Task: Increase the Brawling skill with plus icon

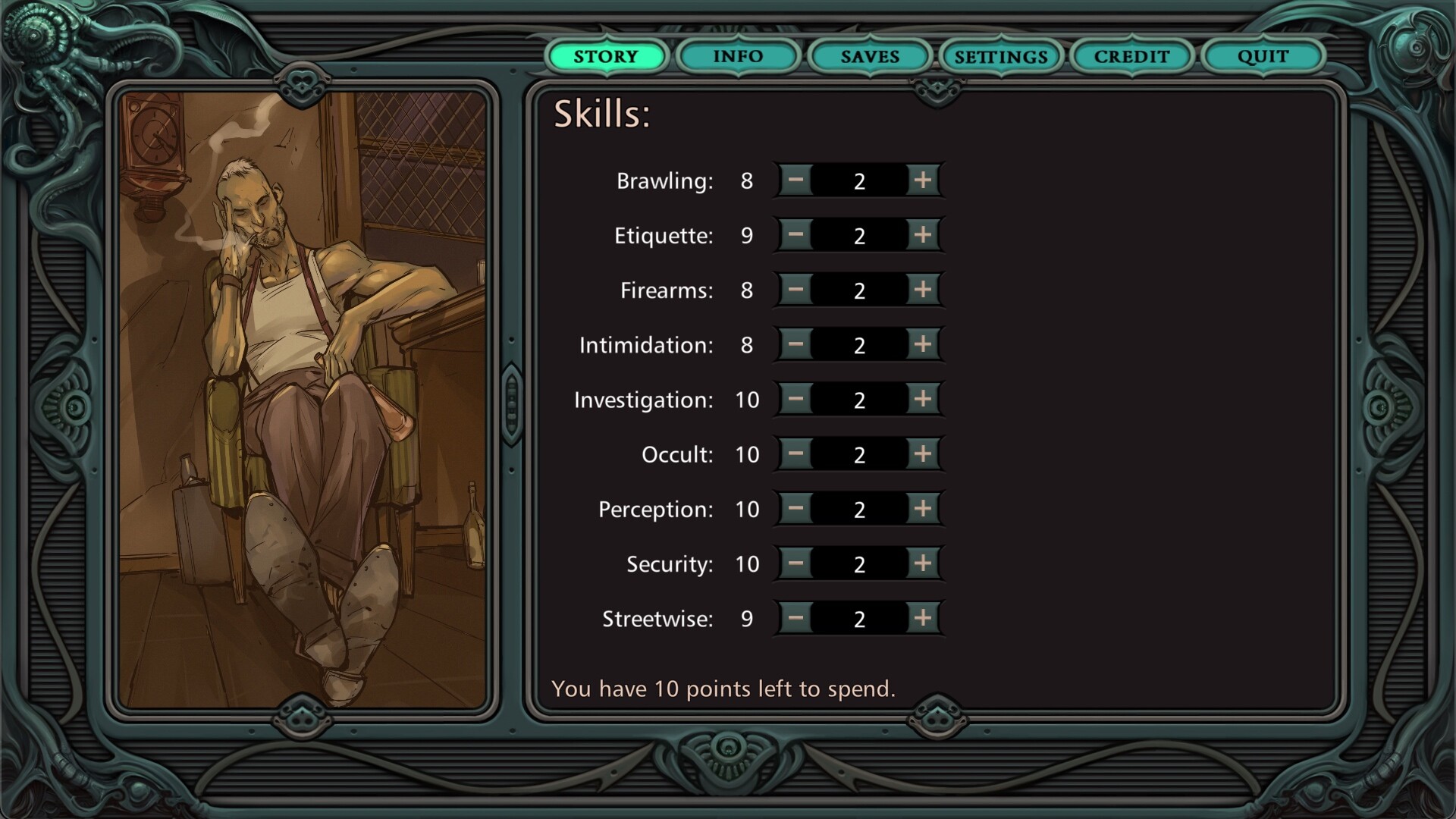Action: click(922, 180)
